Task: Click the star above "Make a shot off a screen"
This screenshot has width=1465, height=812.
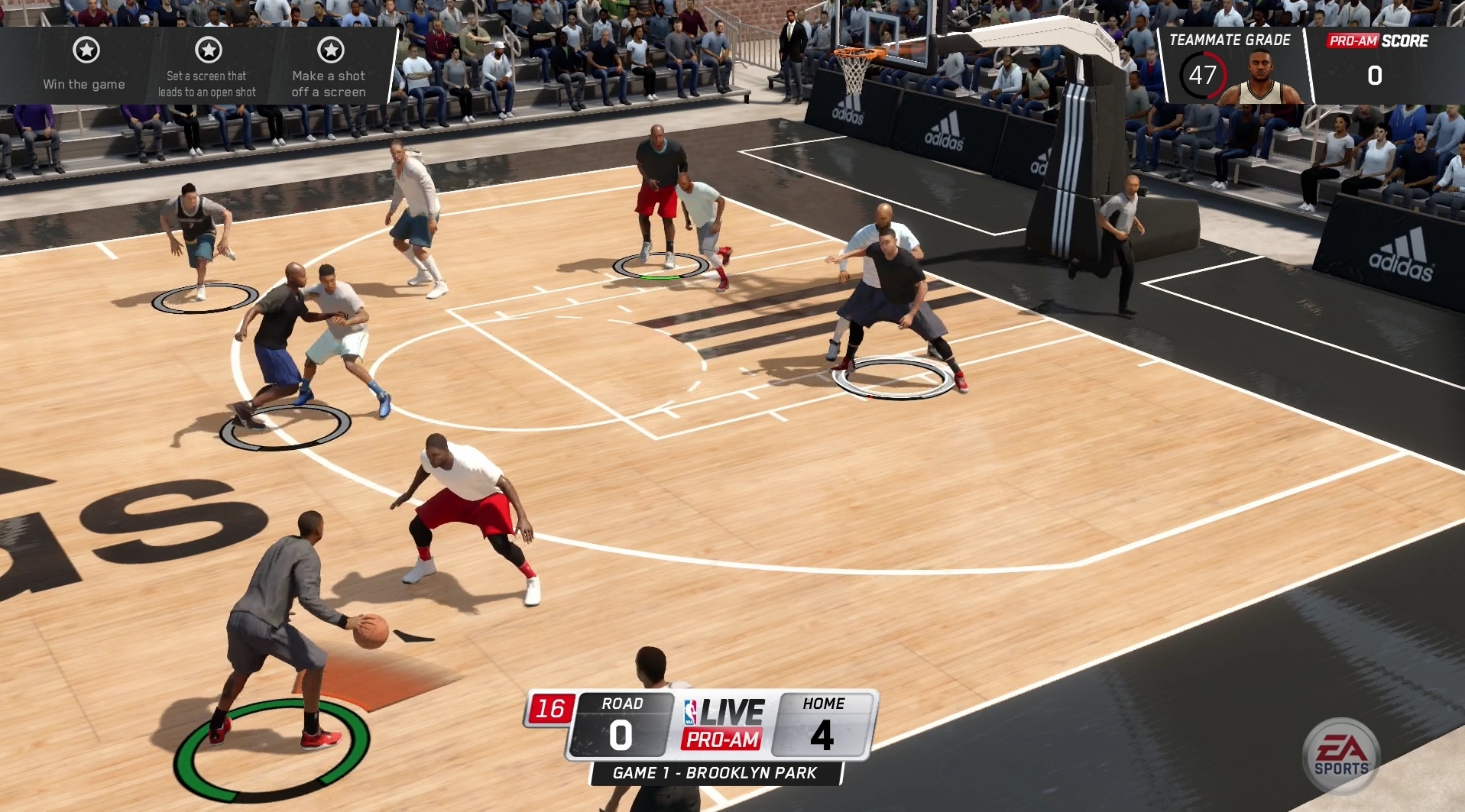Action: pos(331,49)
